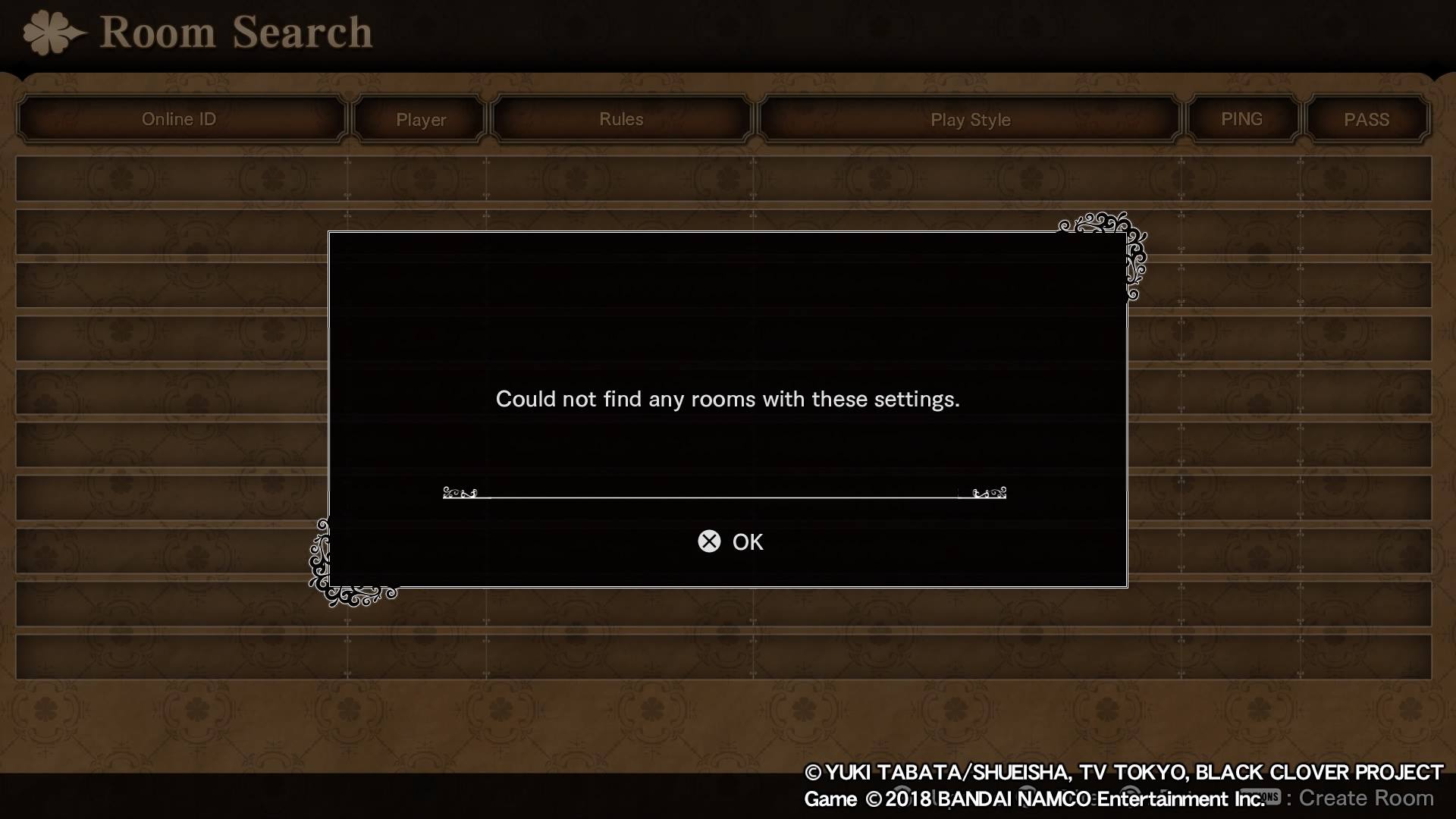Confirm the dialog with OK
This screenshot has height=819, width=1456.
pos(731,541)
